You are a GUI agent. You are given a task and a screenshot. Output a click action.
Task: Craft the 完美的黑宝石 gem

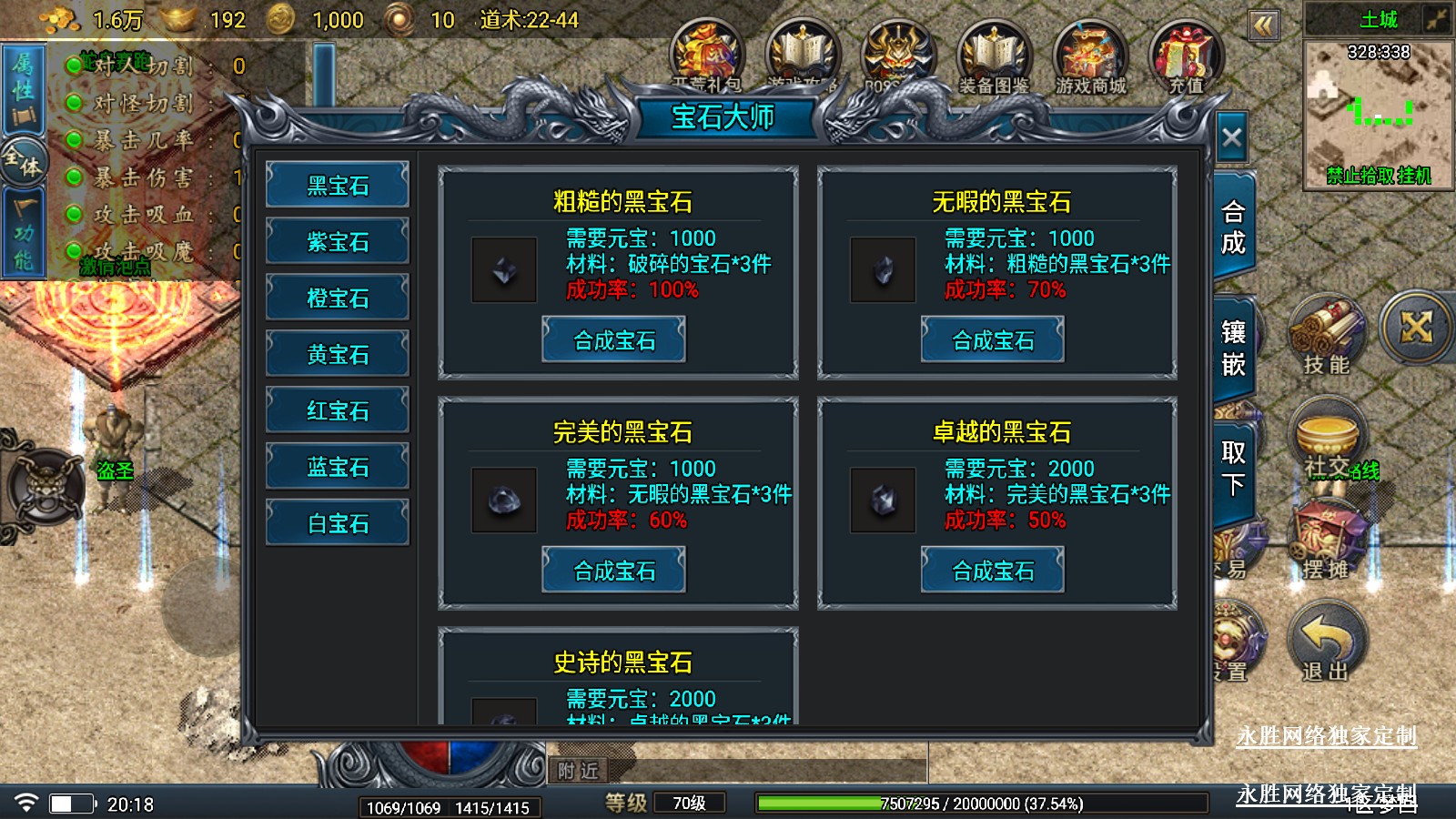(614, 571)
